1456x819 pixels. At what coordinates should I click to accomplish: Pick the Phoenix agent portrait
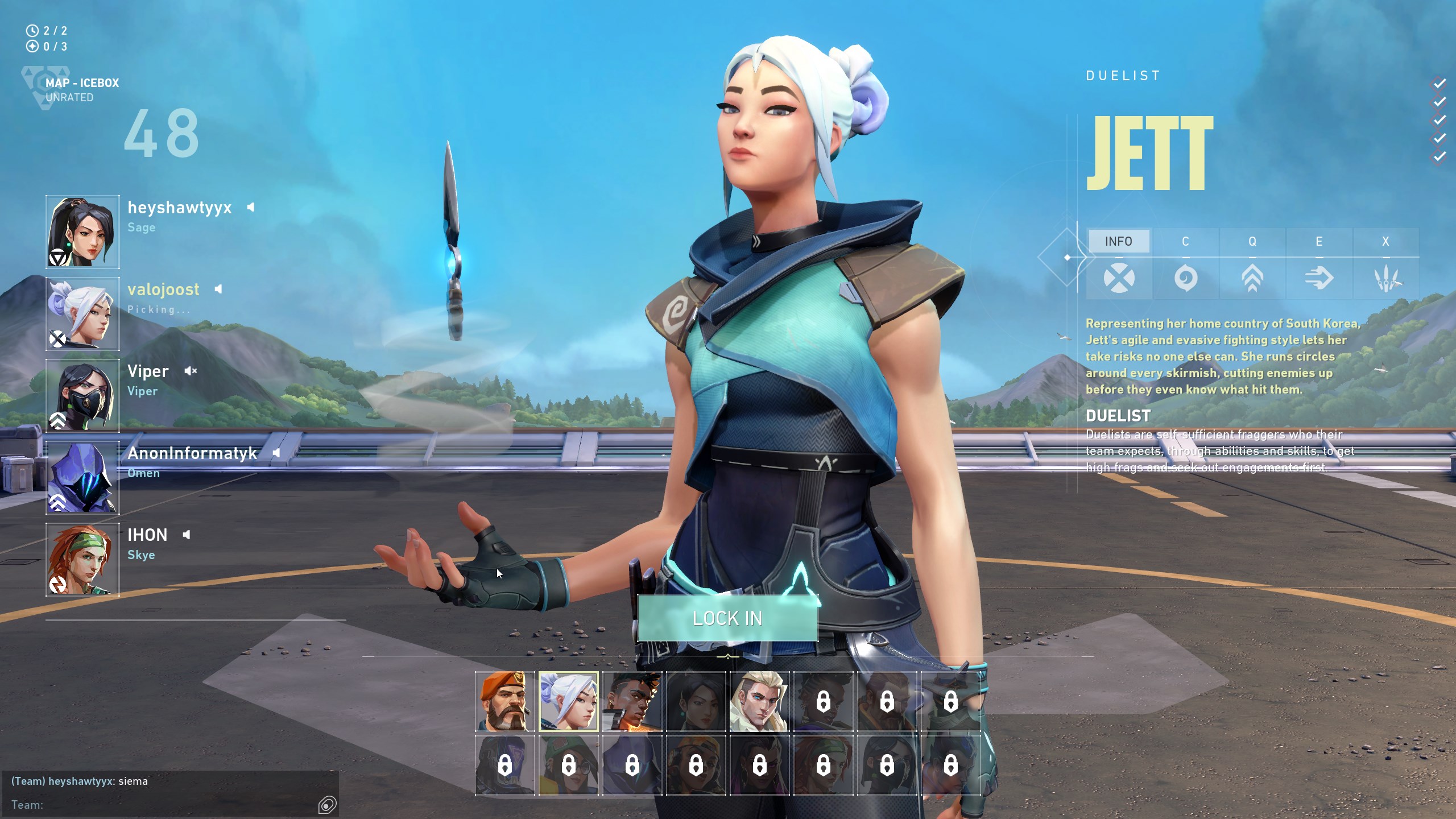coord(632,701)
